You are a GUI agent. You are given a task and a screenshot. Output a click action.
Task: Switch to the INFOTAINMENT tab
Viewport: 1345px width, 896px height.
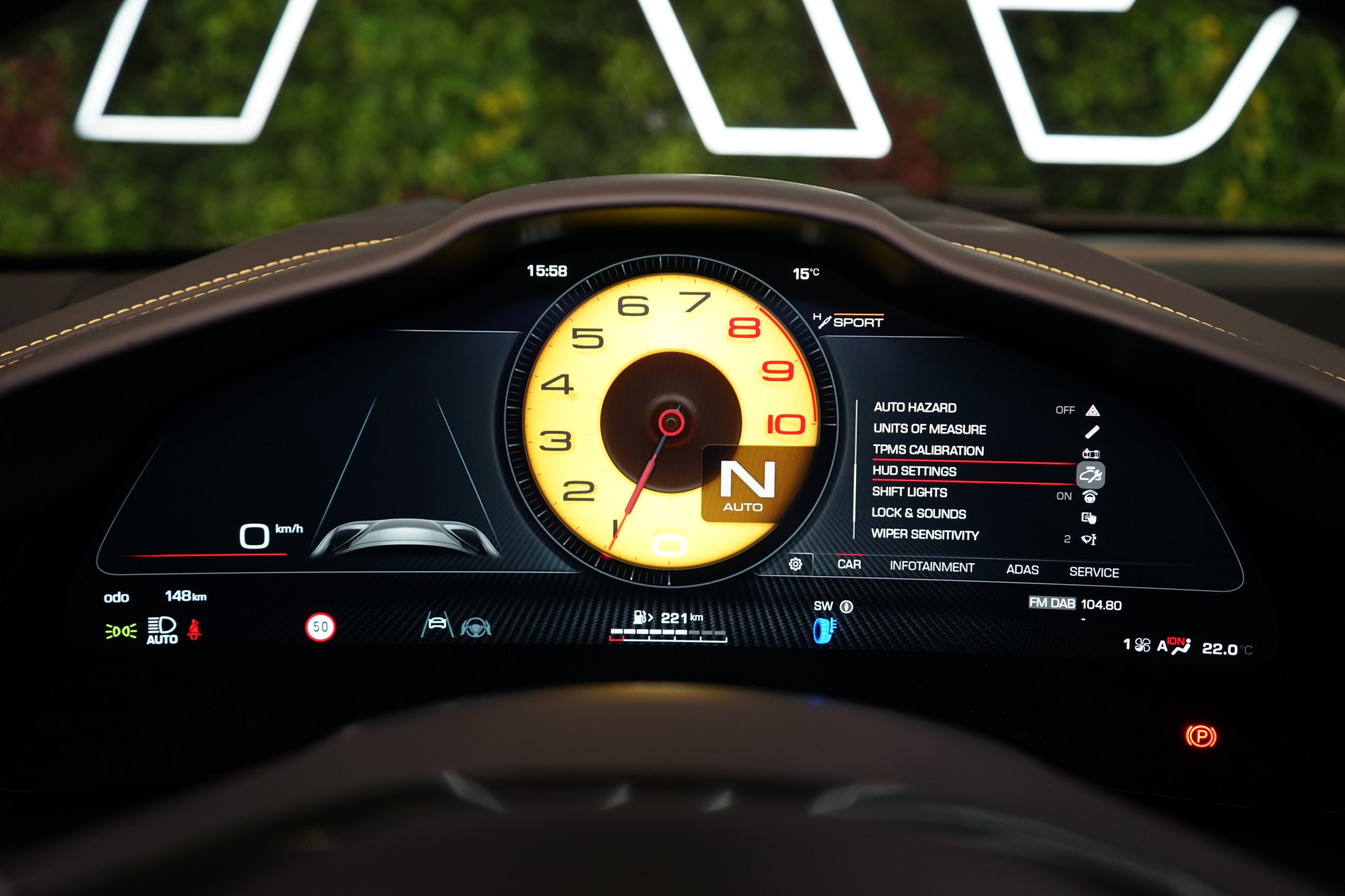coord(931,567)
